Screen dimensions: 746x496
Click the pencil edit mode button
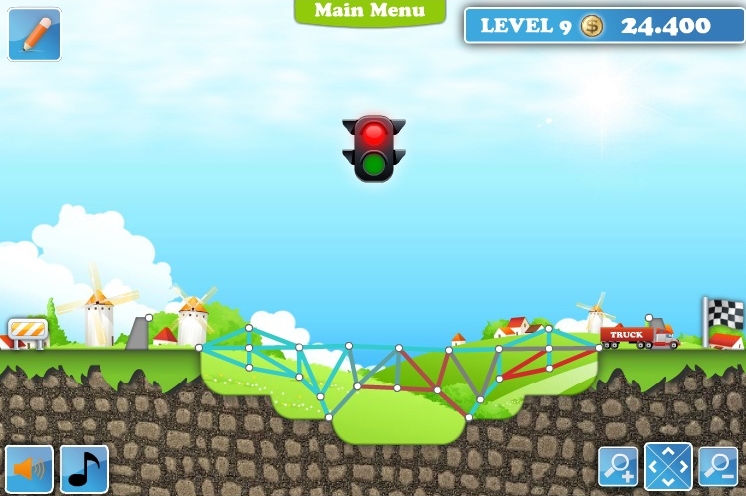[x=34, y=33]
